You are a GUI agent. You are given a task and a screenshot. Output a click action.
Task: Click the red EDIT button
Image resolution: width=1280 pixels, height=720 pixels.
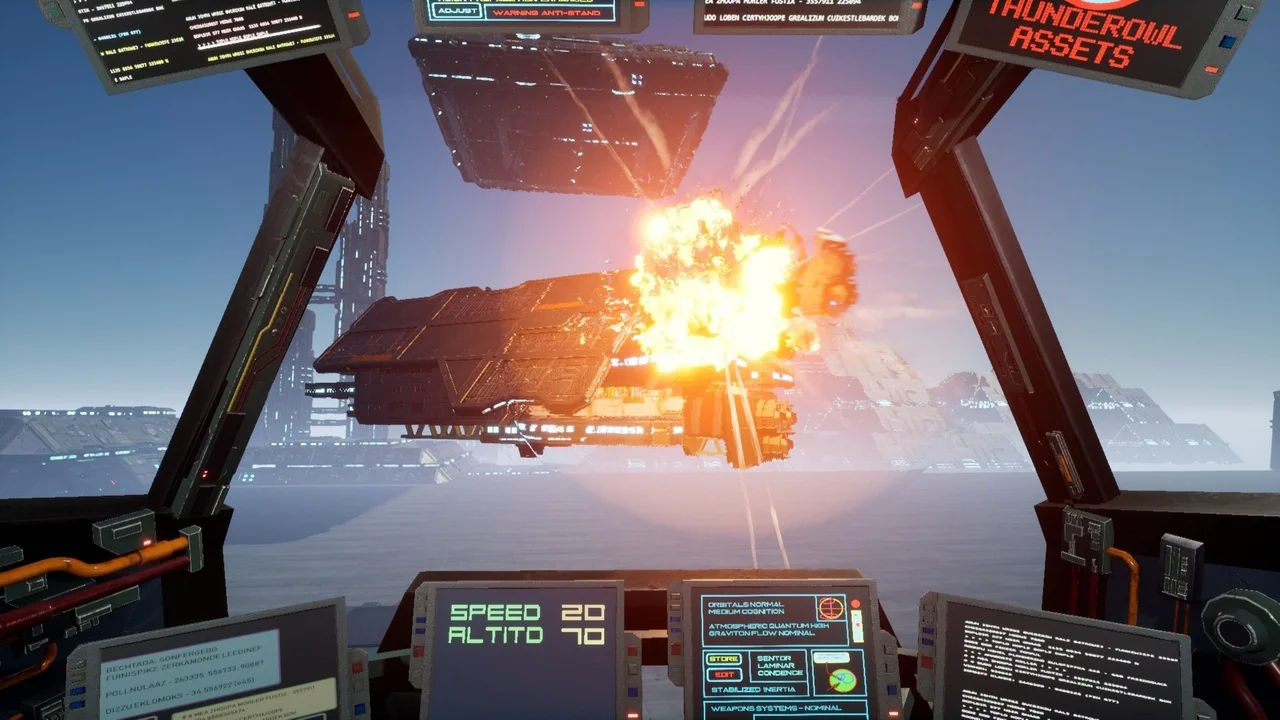(x=724, y=675)
